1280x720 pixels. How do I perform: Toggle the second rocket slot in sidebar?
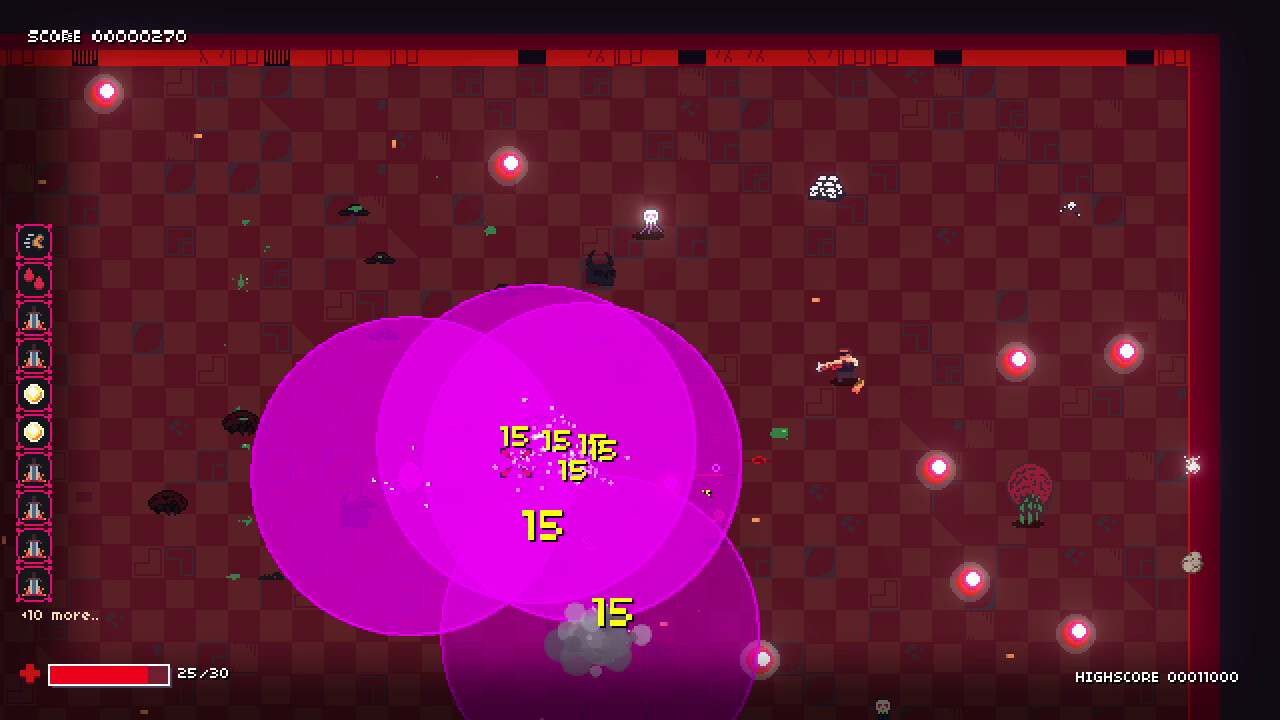point(34,355)
